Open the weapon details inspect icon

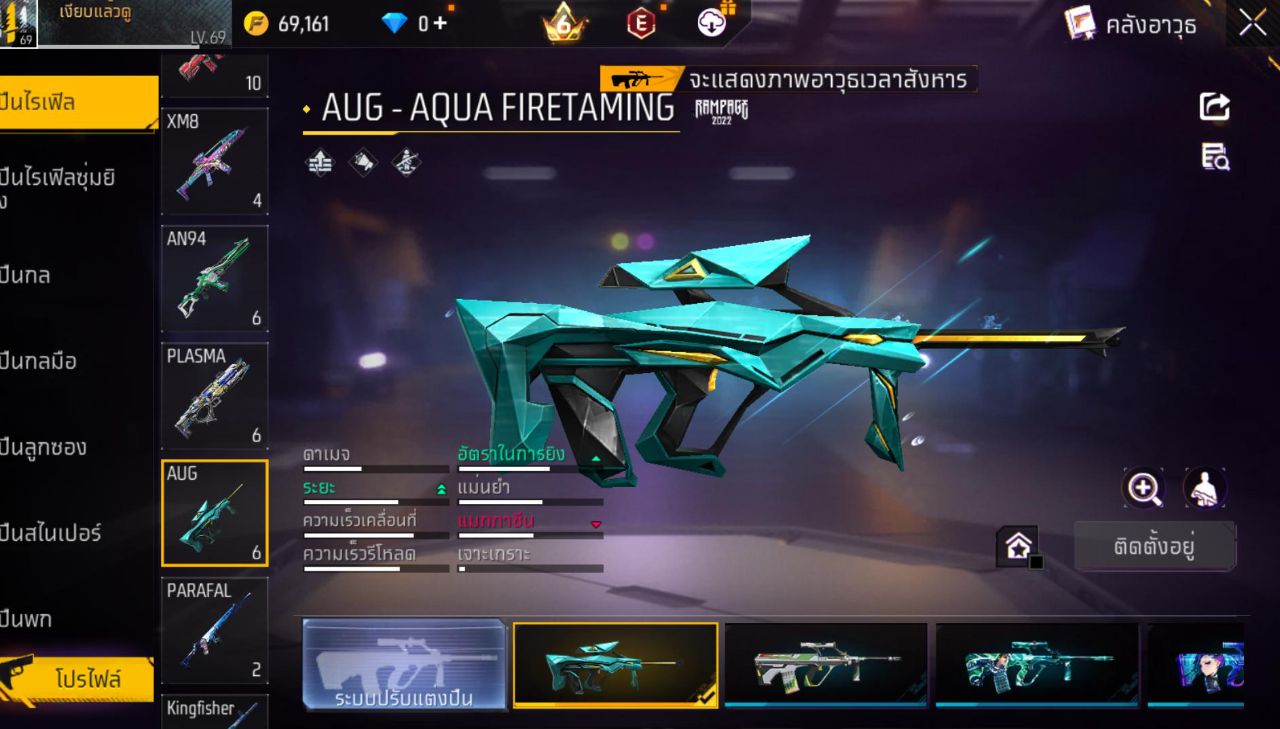[1214, 156]
